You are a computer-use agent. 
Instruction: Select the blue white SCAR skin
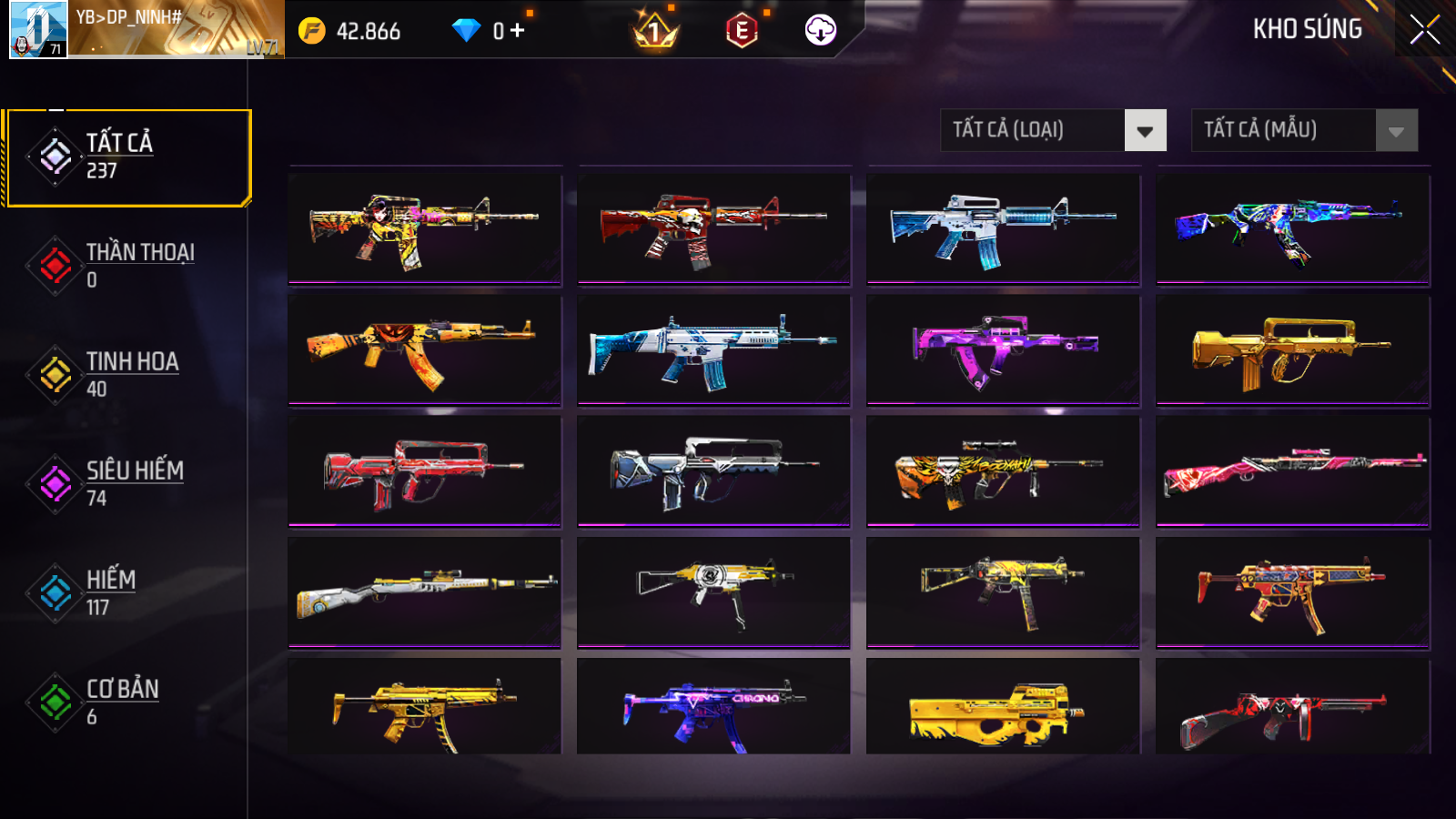713,350
